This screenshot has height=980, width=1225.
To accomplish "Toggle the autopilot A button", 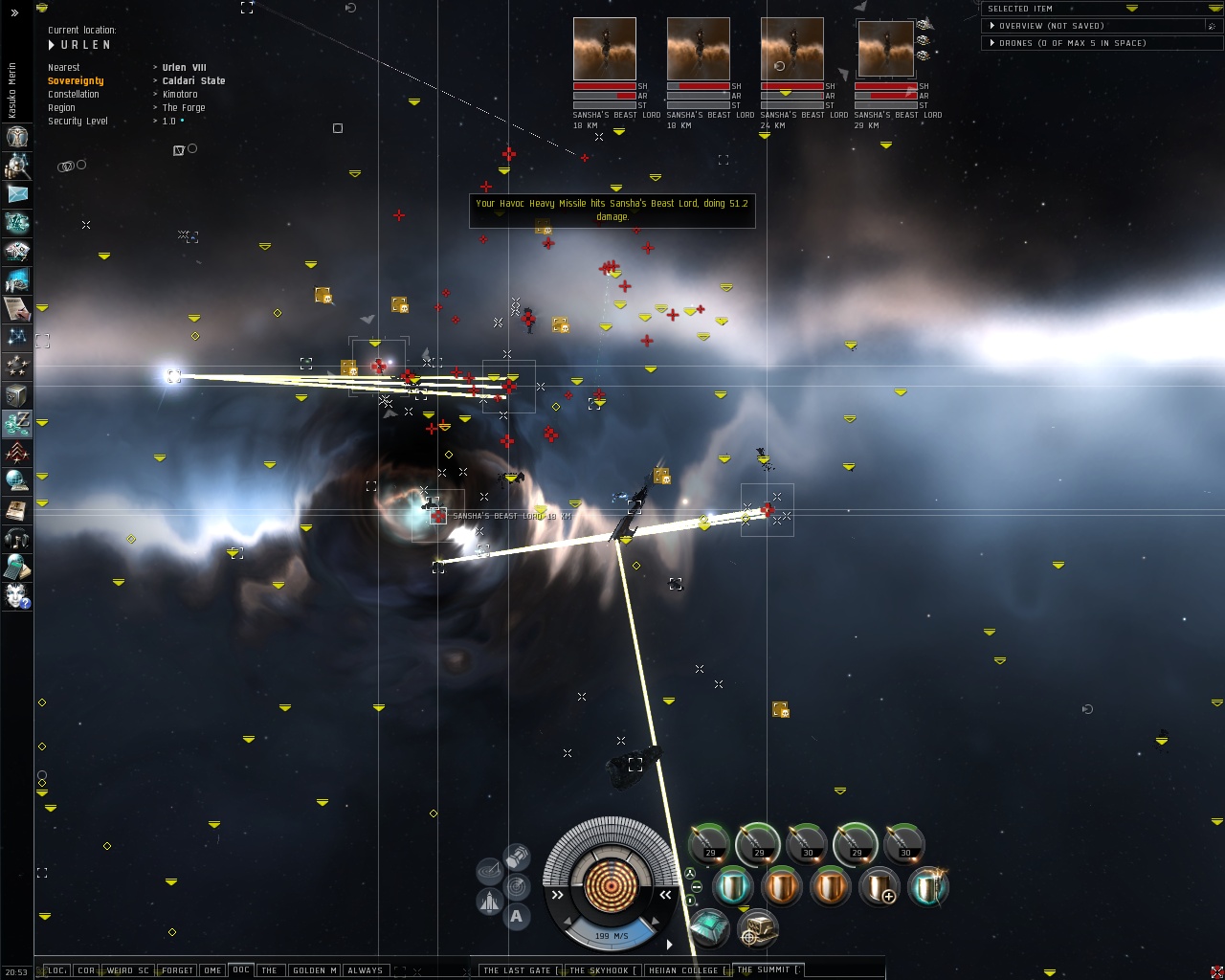I will pos(517,916).
